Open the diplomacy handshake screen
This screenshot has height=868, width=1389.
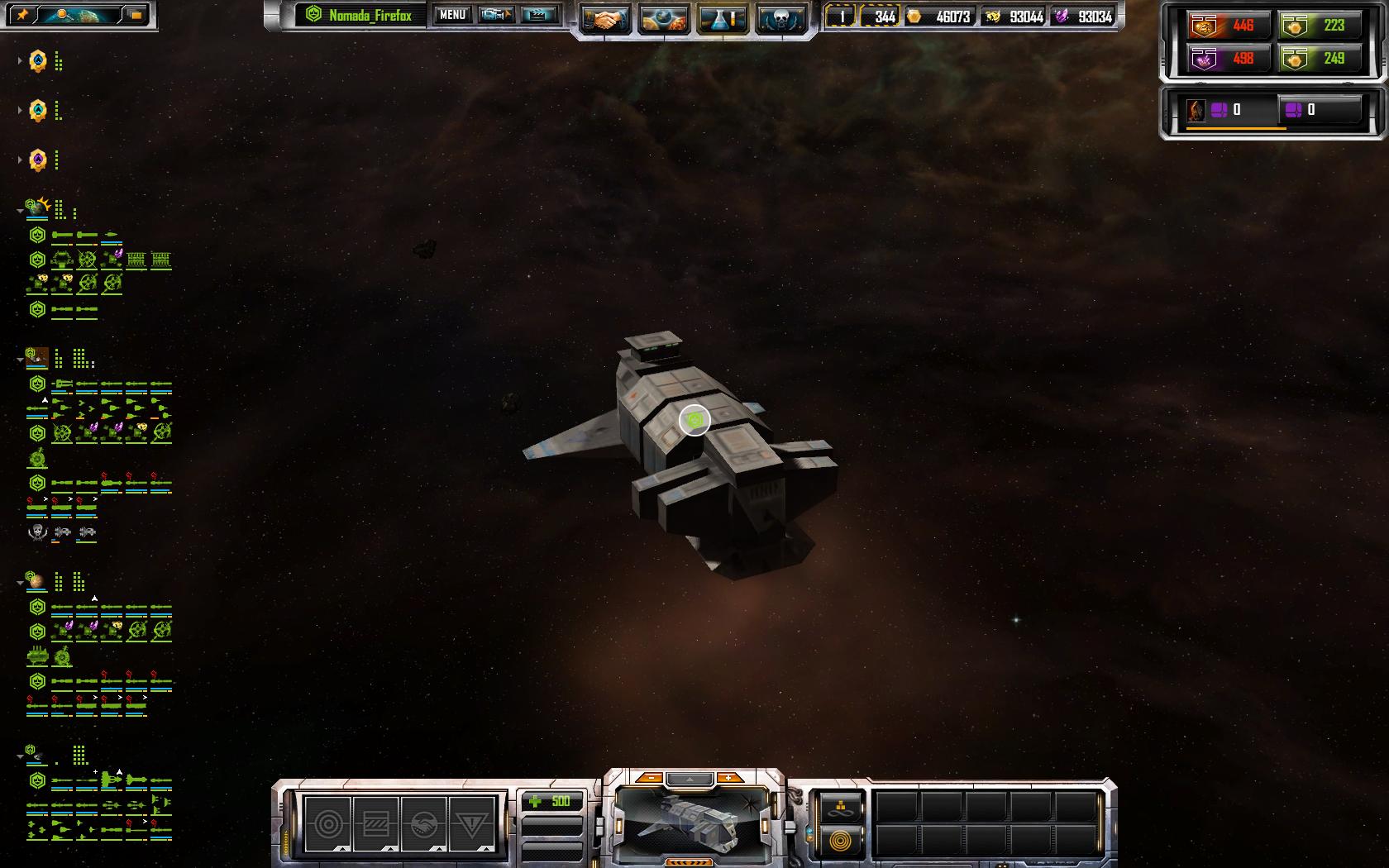[604, 18]
